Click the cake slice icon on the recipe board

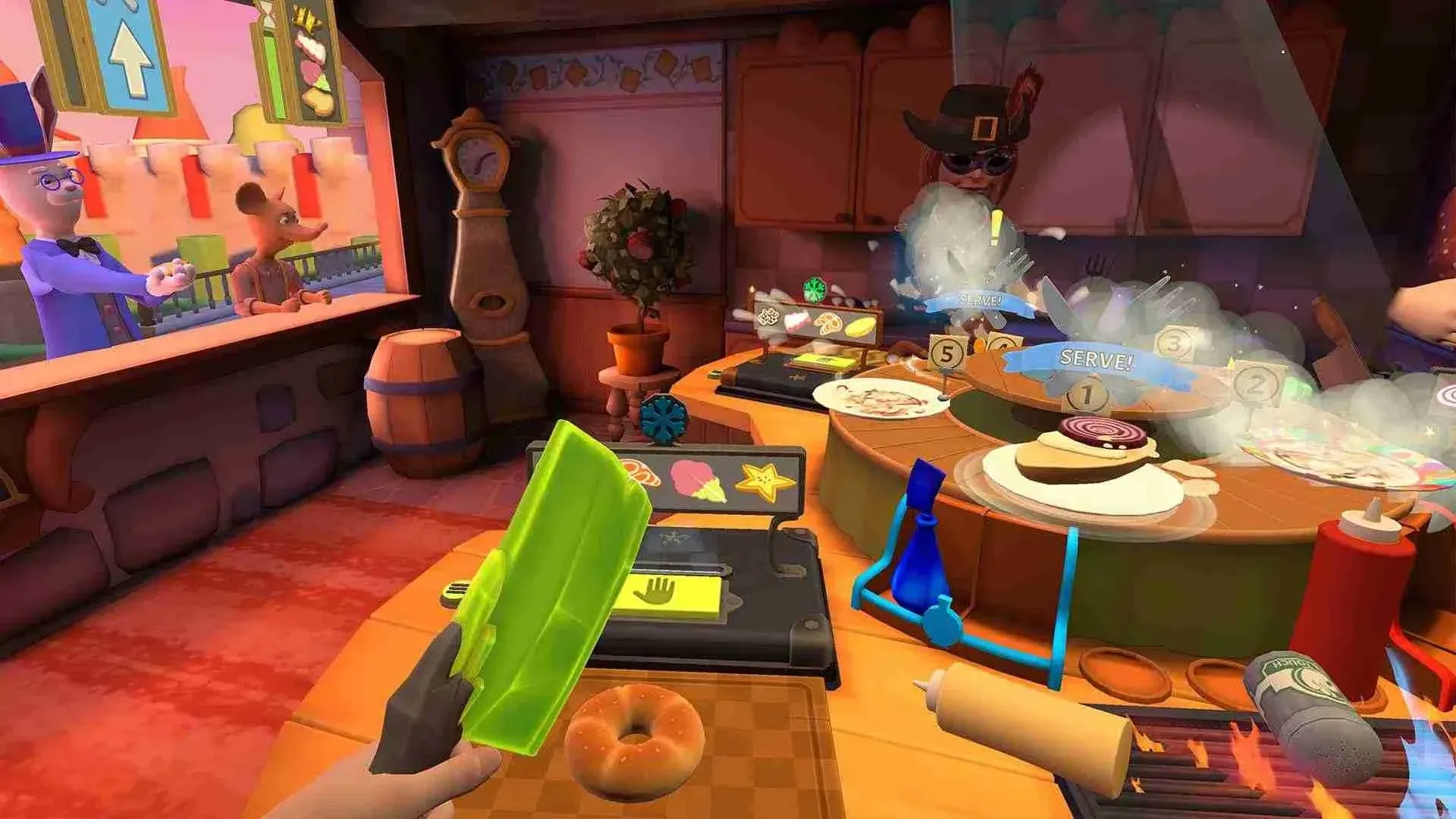(796, 322)
